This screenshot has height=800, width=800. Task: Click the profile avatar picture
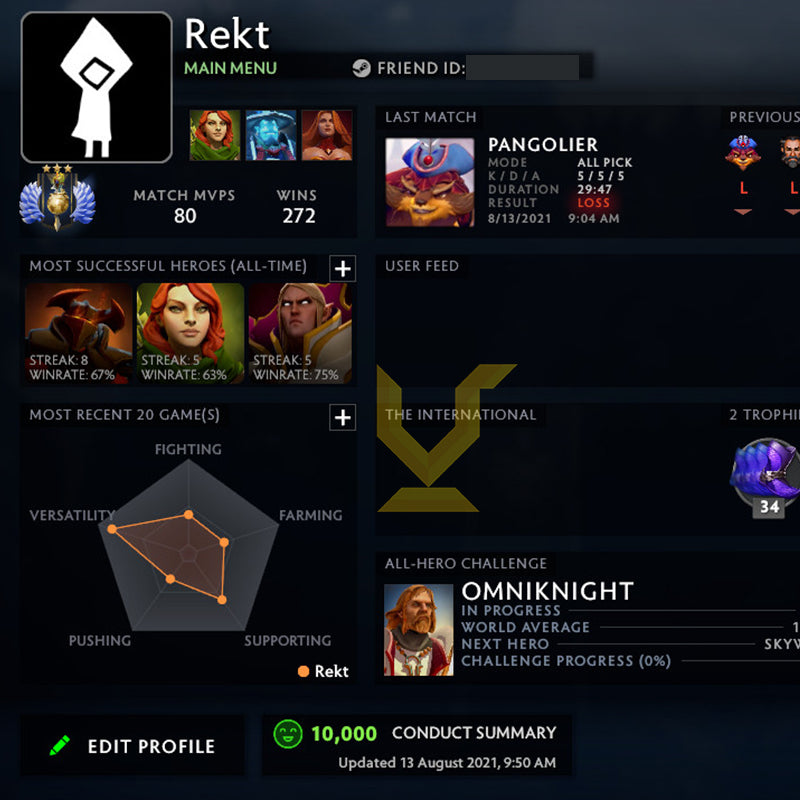(x=96, y=87)
